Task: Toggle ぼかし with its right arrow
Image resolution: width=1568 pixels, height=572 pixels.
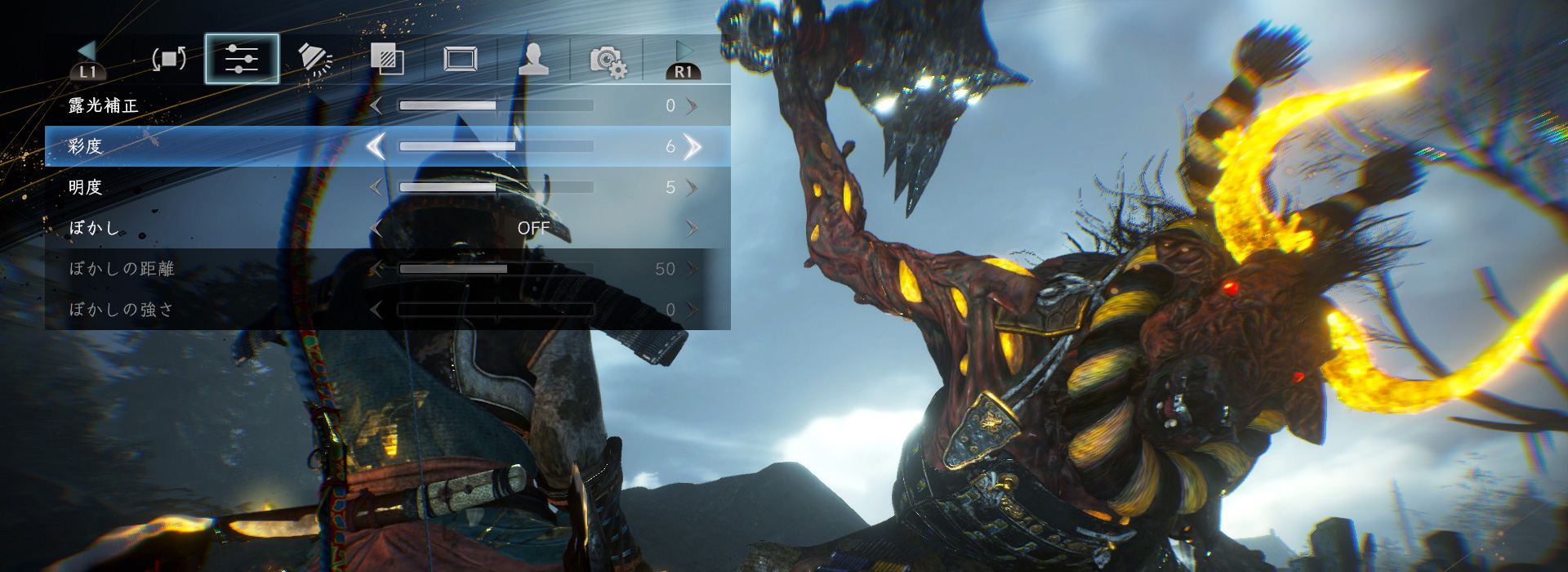Action: [x=693, y=228]
